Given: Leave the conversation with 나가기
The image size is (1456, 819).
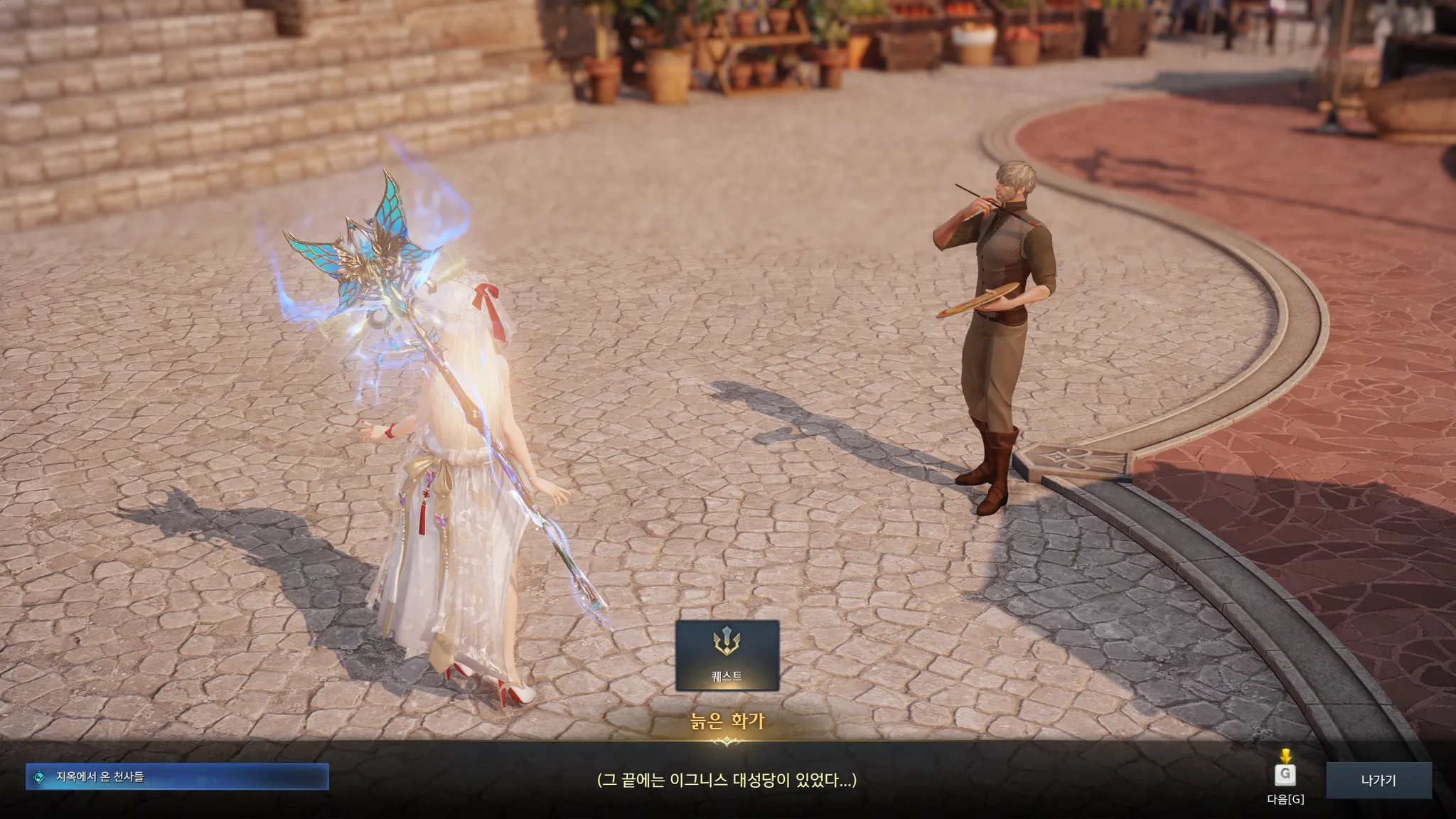Looking at the screenshot, I should tap(1378, 780).
